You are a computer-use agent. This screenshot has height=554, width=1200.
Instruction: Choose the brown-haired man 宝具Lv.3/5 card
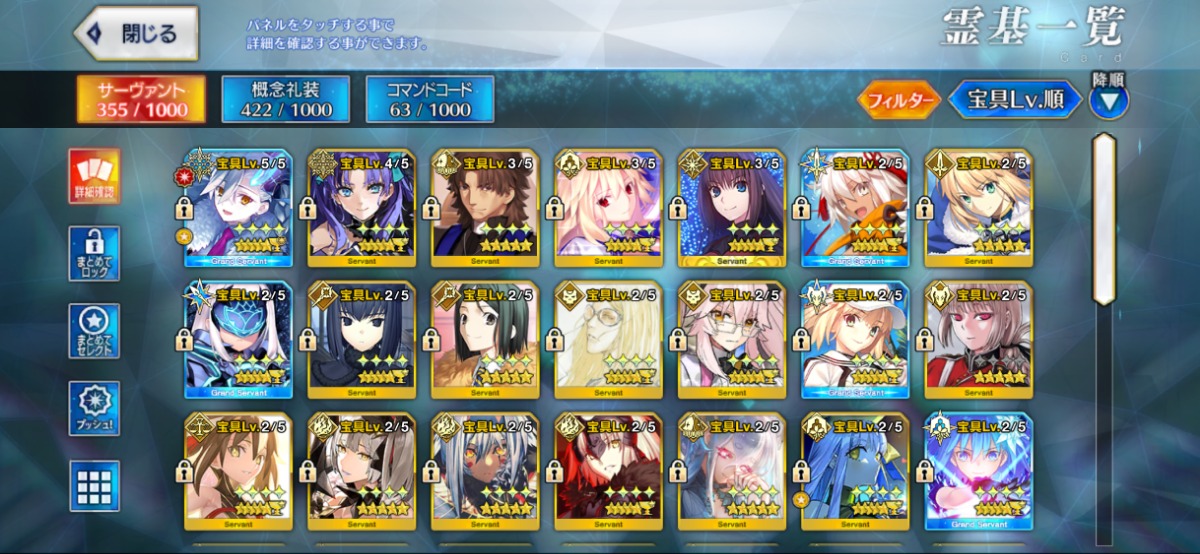[485, 209]
